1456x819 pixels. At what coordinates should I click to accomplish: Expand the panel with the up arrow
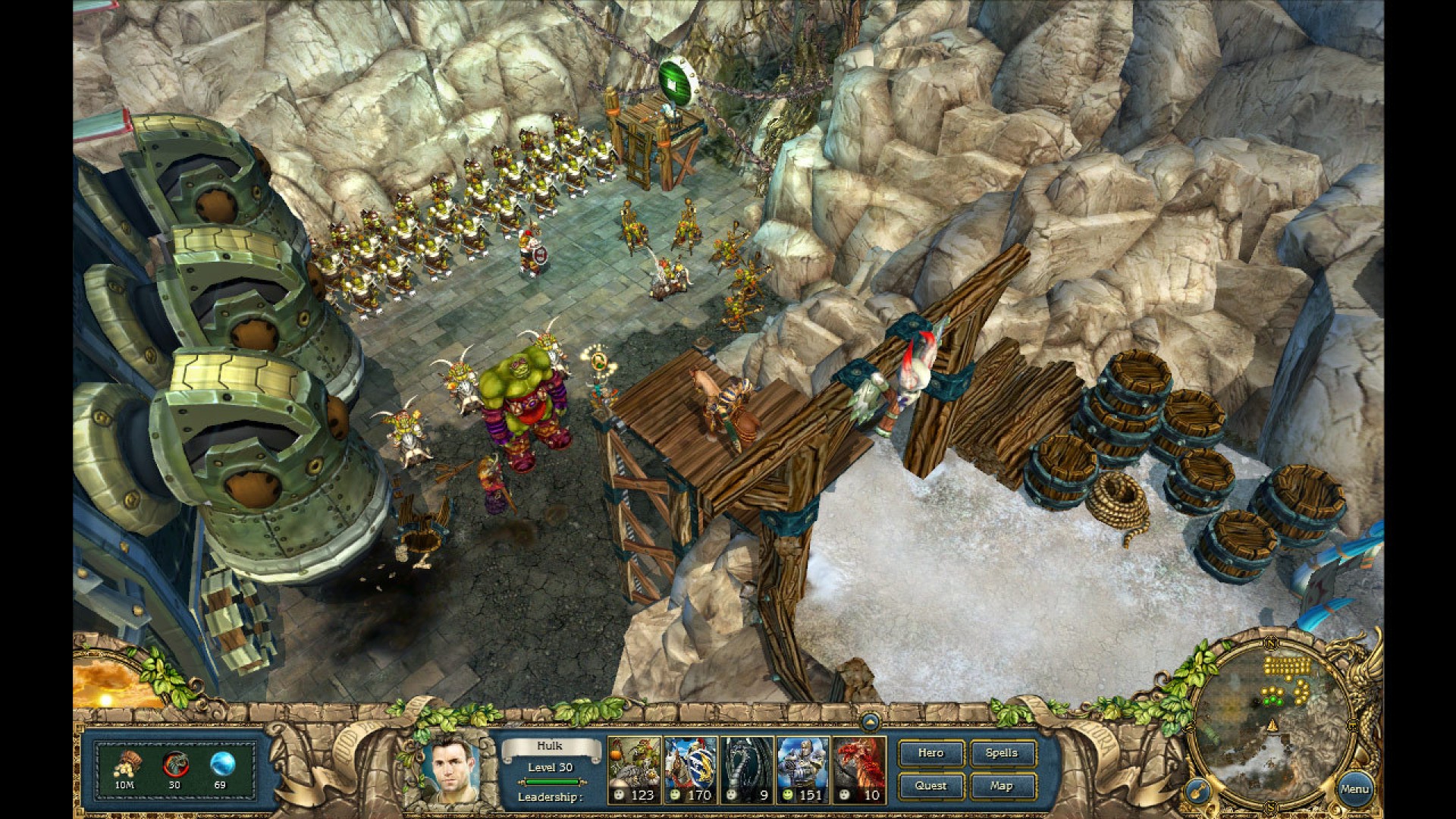pyautogui.click(x=870, y=721)
